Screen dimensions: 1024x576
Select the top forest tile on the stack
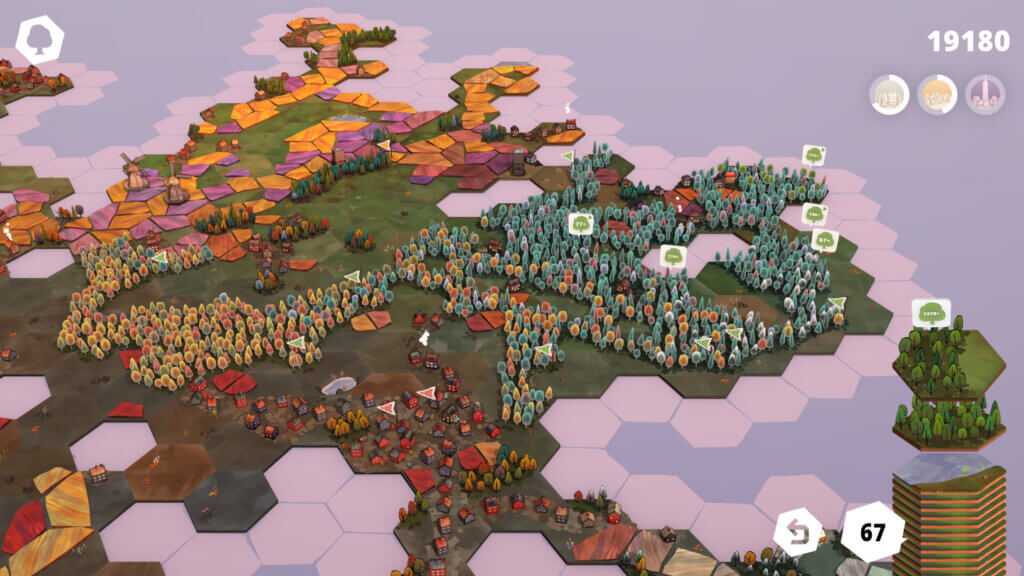pos(947,361)
